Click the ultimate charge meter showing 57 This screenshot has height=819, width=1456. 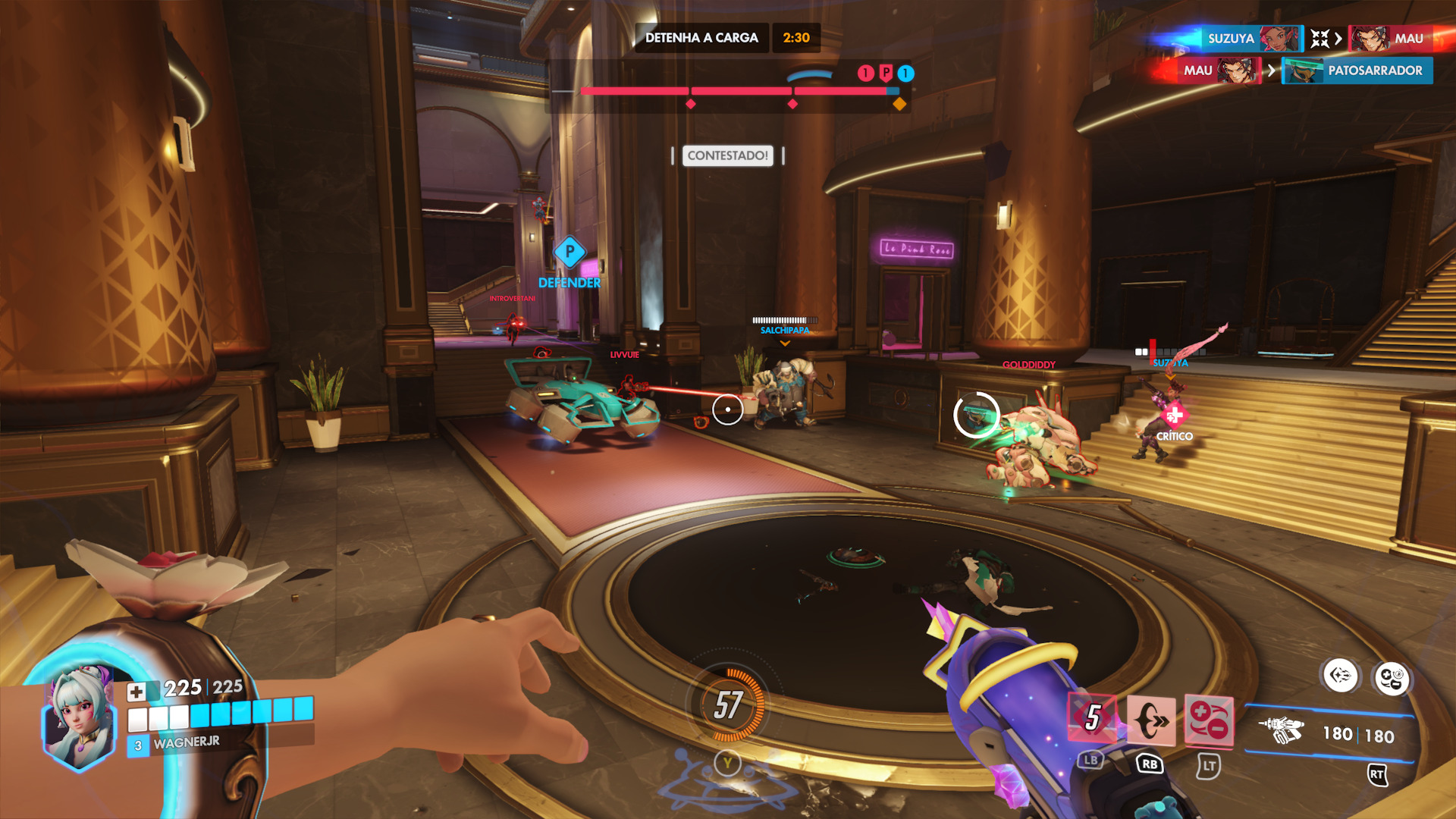(x=728, y=704)
